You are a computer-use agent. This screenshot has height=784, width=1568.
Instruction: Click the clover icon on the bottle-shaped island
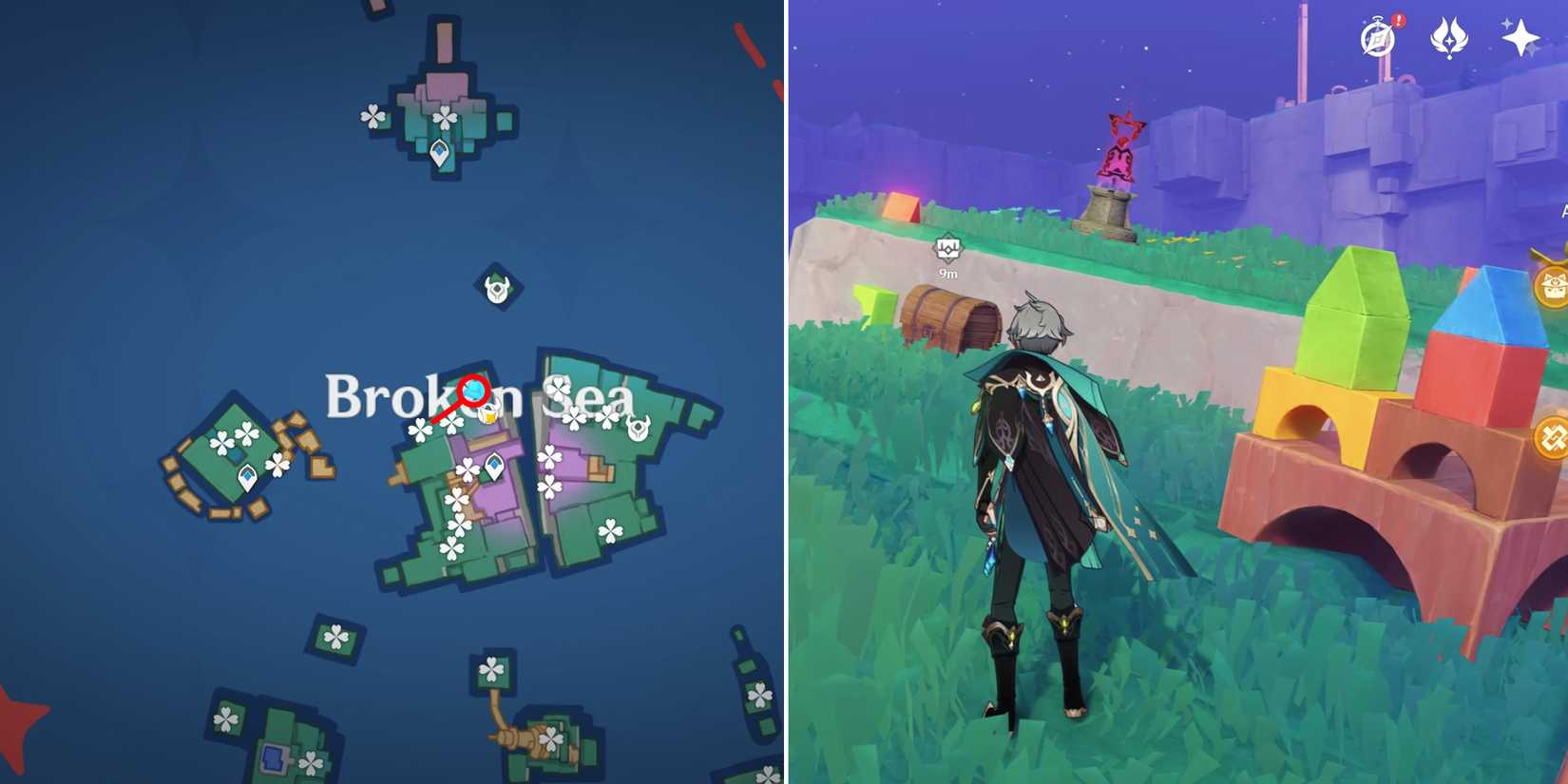[760, 696]
